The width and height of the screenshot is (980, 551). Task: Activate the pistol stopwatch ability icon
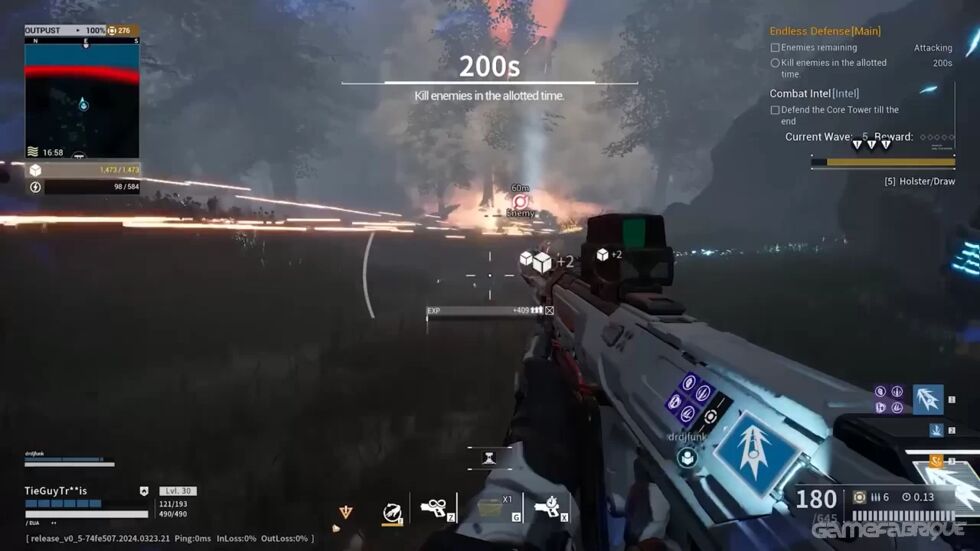point(546,507)
